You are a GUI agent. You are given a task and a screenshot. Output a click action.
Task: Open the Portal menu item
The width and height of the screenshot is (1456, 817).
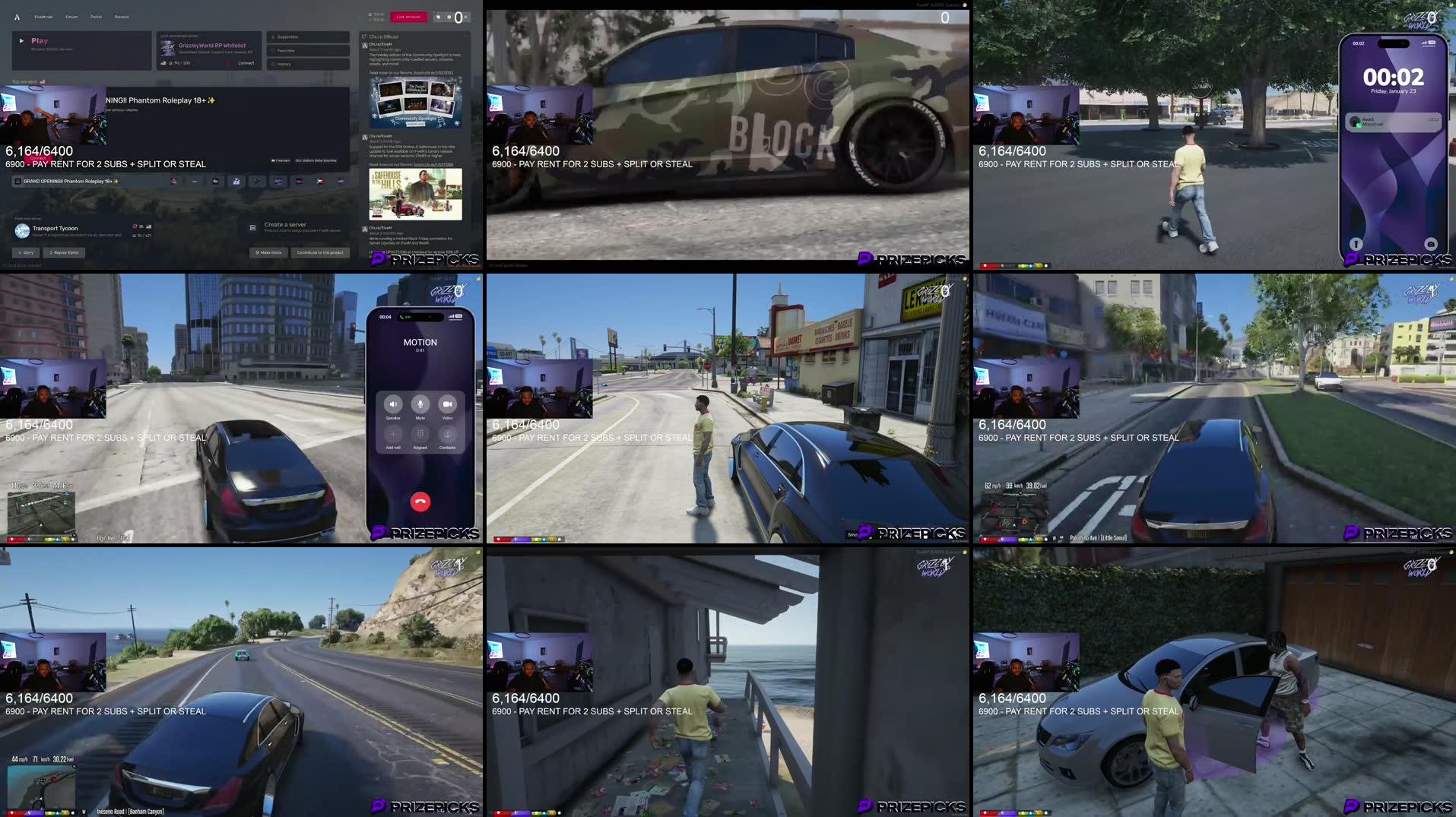click(96, 17)
